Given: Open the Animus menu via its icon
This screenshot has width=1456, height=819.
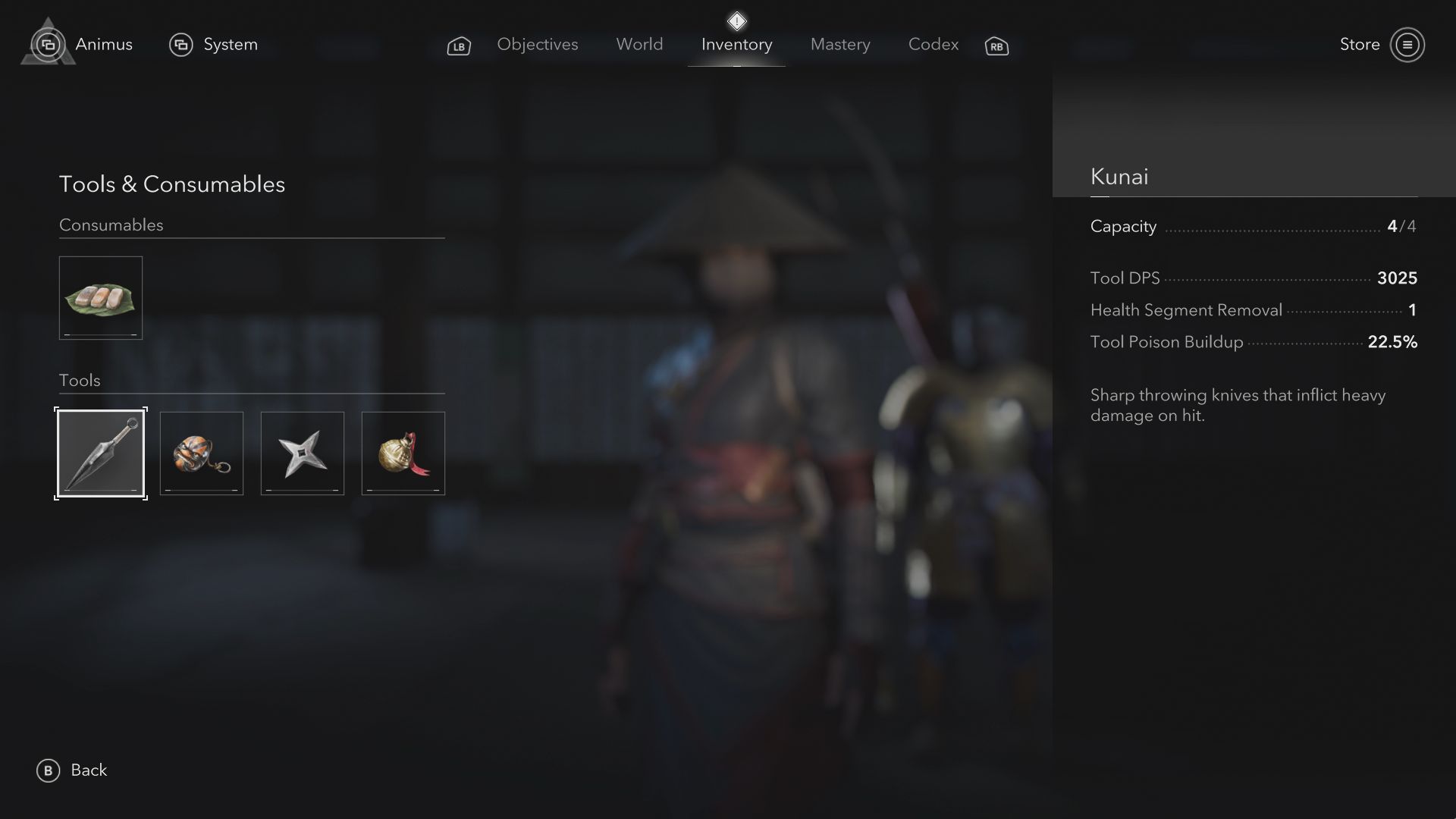Looking at the screenshot, I should pos(49,45).
